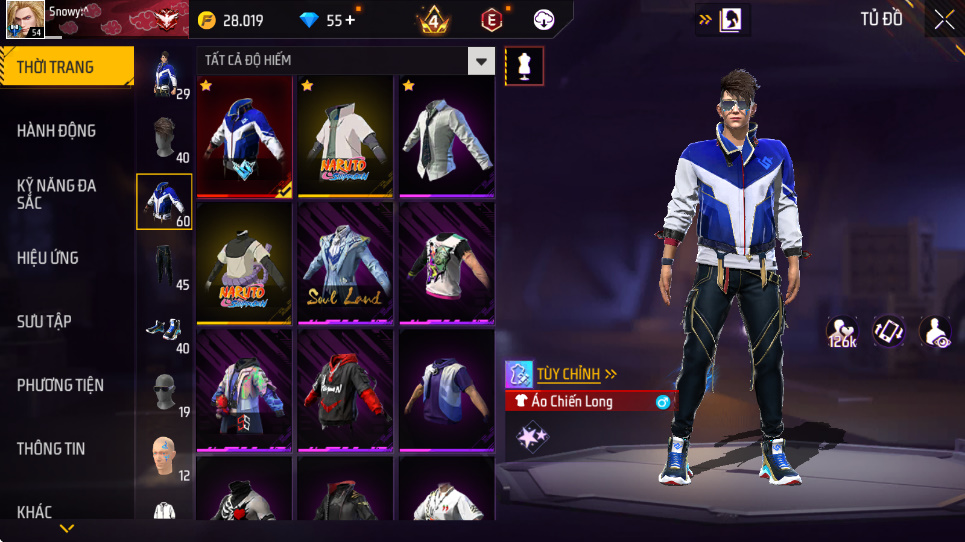Pick the Soul Land jacket

(345, 263)
